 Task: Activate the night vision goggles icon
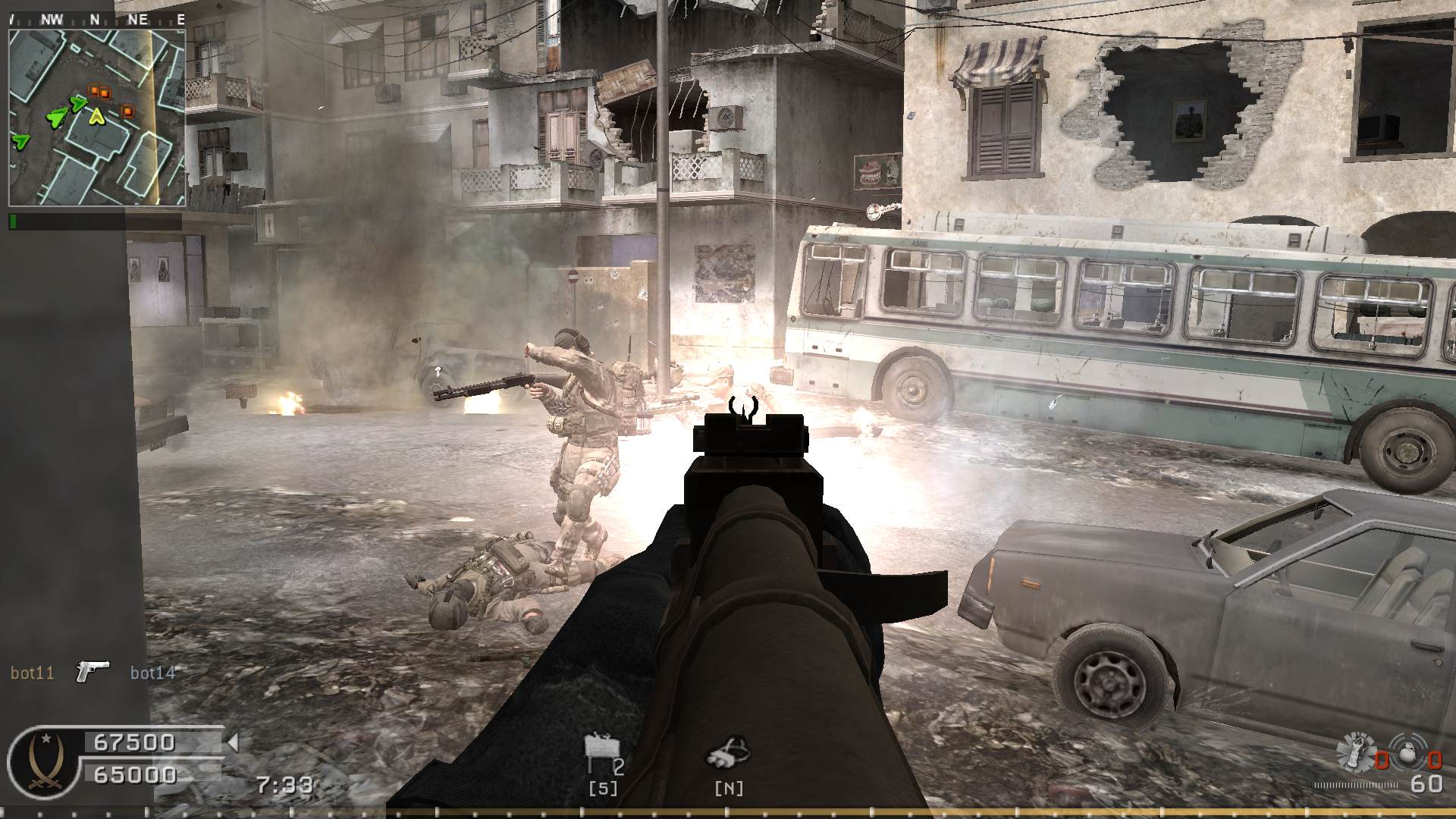tap(728, 752)
